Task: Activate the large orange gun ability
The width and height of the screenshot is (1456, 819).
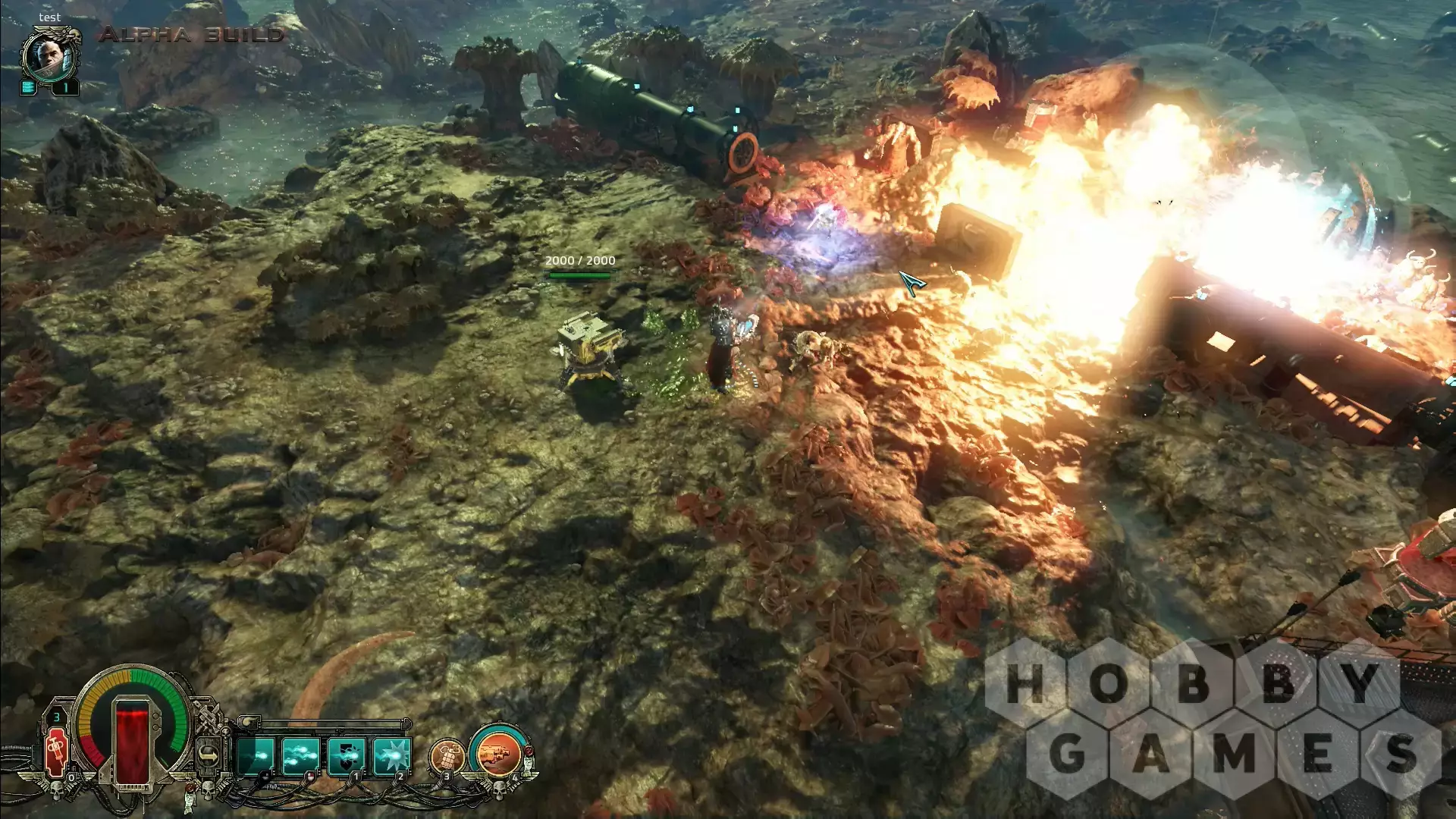Action: [498, 754]
